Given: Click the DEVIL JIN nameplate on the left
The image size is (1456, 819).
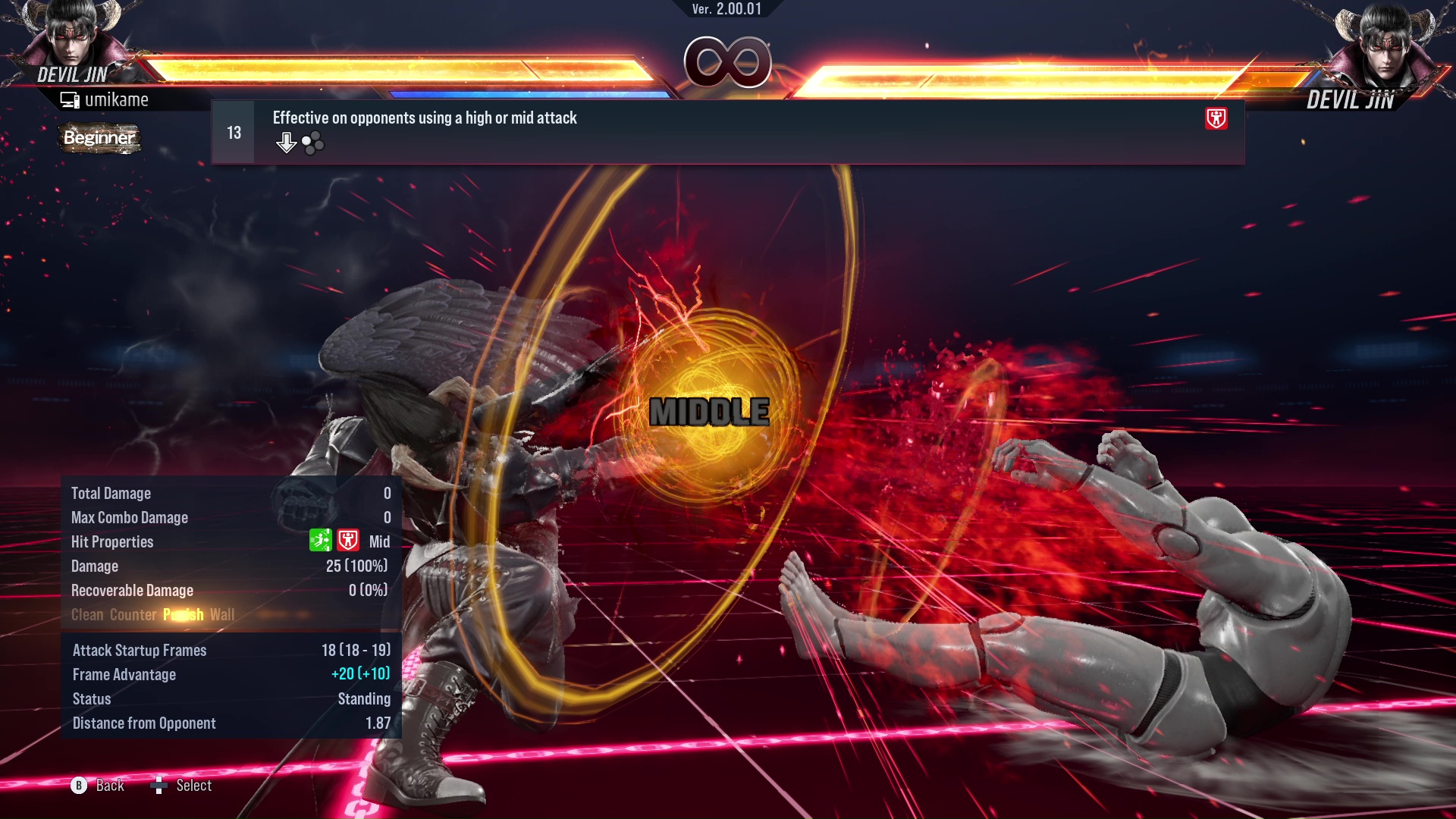Looking at the screenshot, I should tap(74, 75).
